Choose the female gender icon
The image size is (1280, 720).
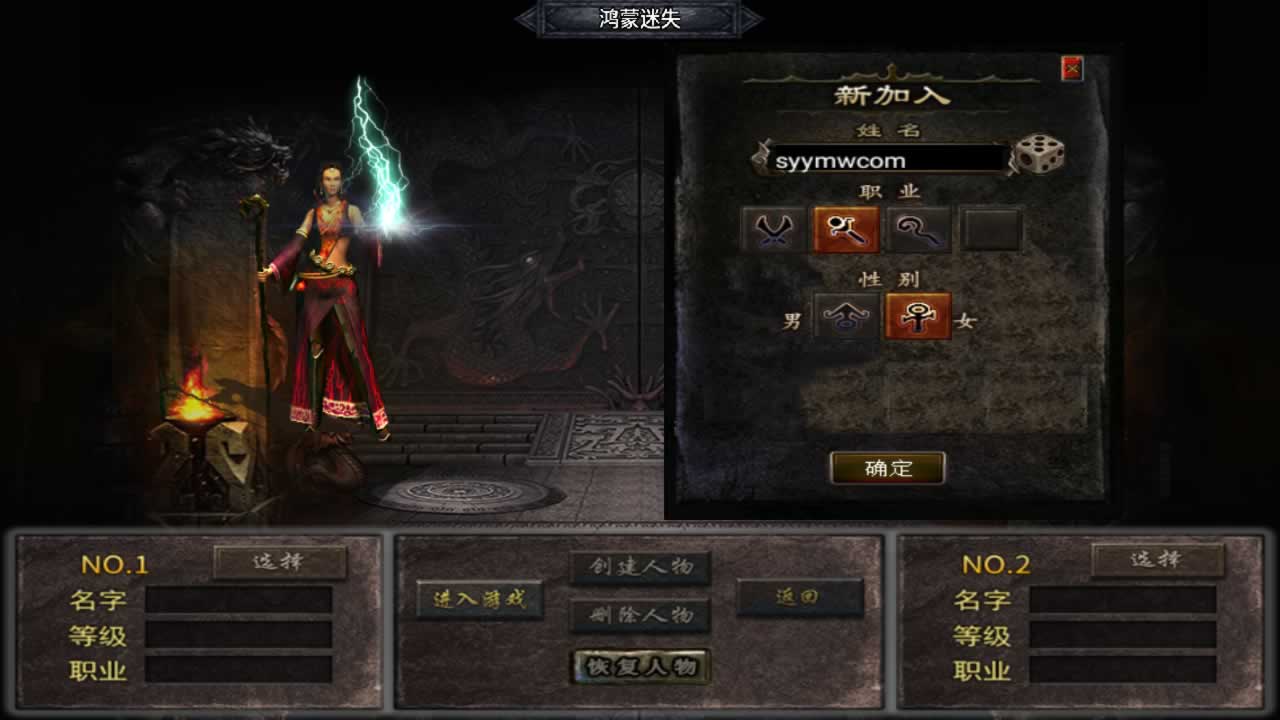917,317
